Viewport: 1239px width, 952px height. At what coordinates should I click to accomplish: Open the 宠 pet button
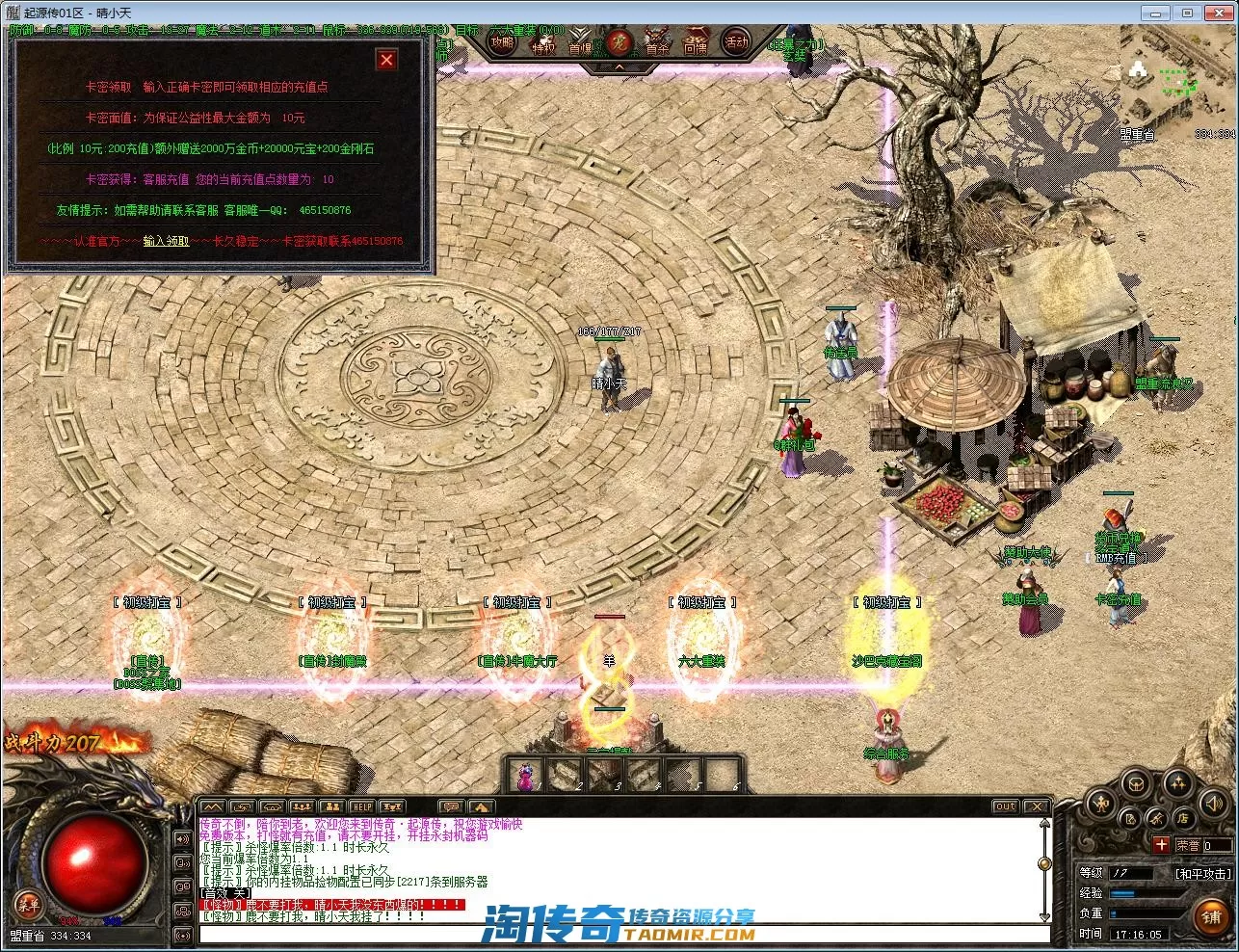click(x=619, y=43)
